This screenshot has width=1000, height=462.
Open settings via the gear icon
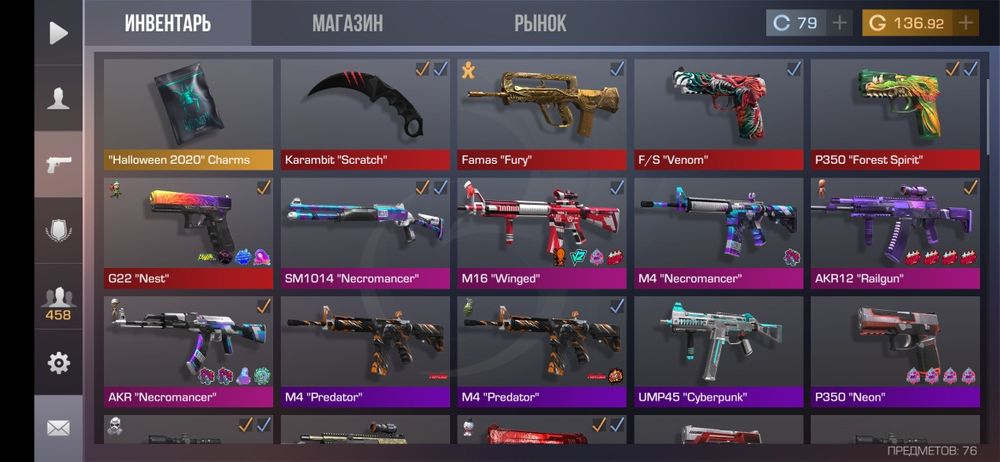point(59,362)
